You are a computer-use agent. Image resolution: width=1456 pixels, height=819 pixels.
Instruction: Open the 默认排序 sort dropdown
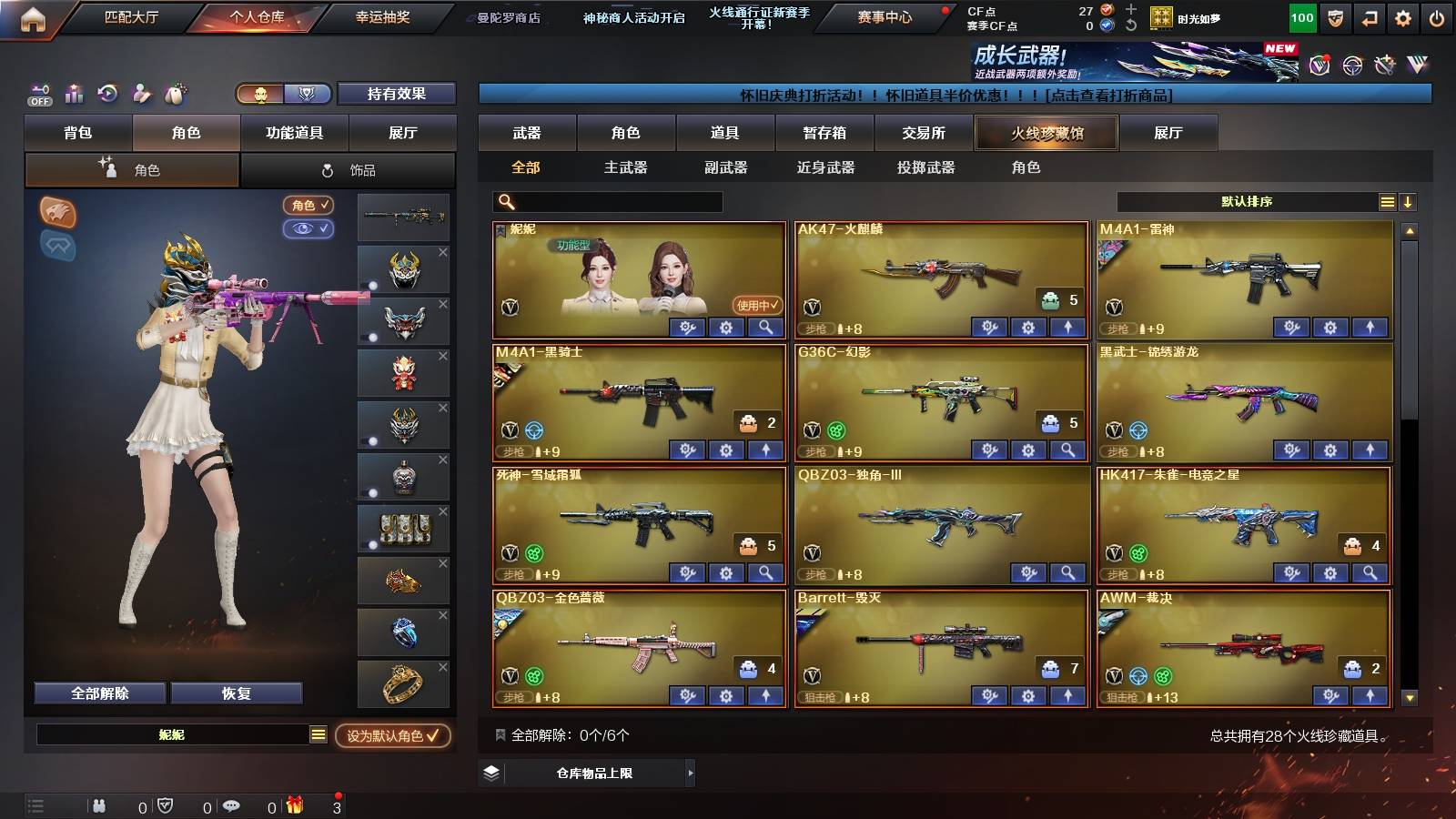pos(1247,201)
